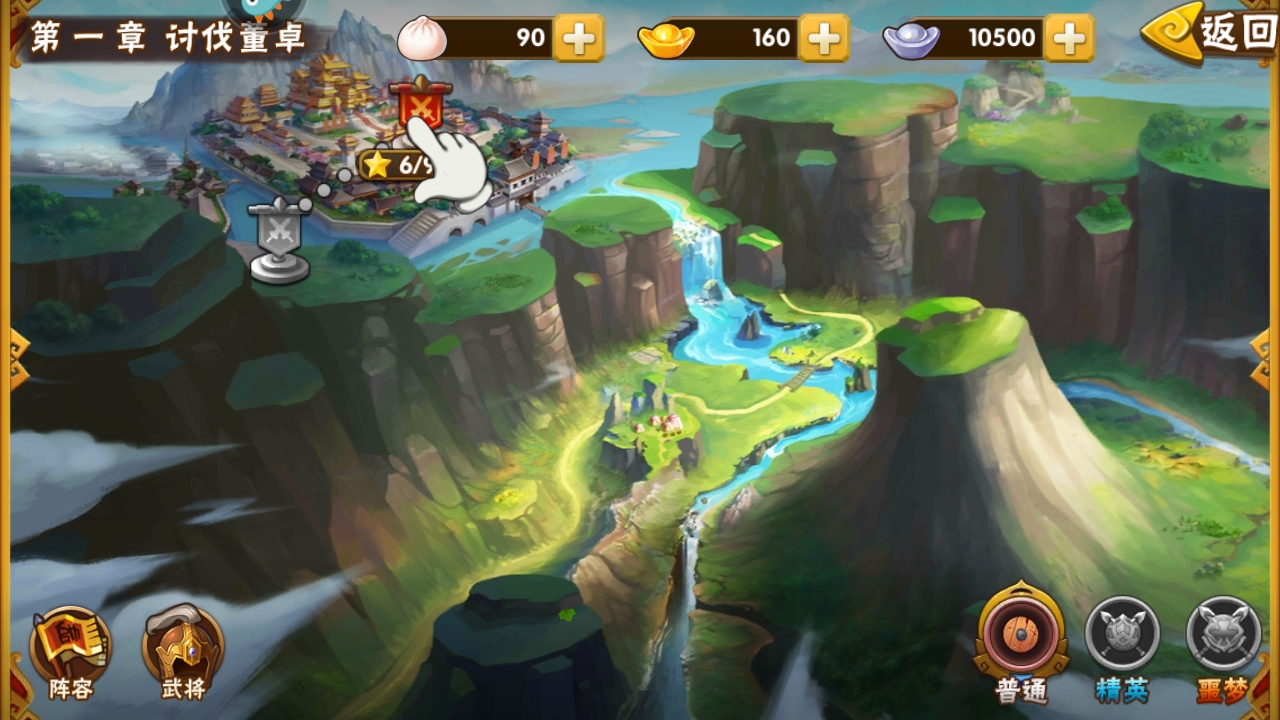The height and width of the screenshot is (720, 1280).
Task: Add more steamed bun stamina
Action: click(578, 38)
